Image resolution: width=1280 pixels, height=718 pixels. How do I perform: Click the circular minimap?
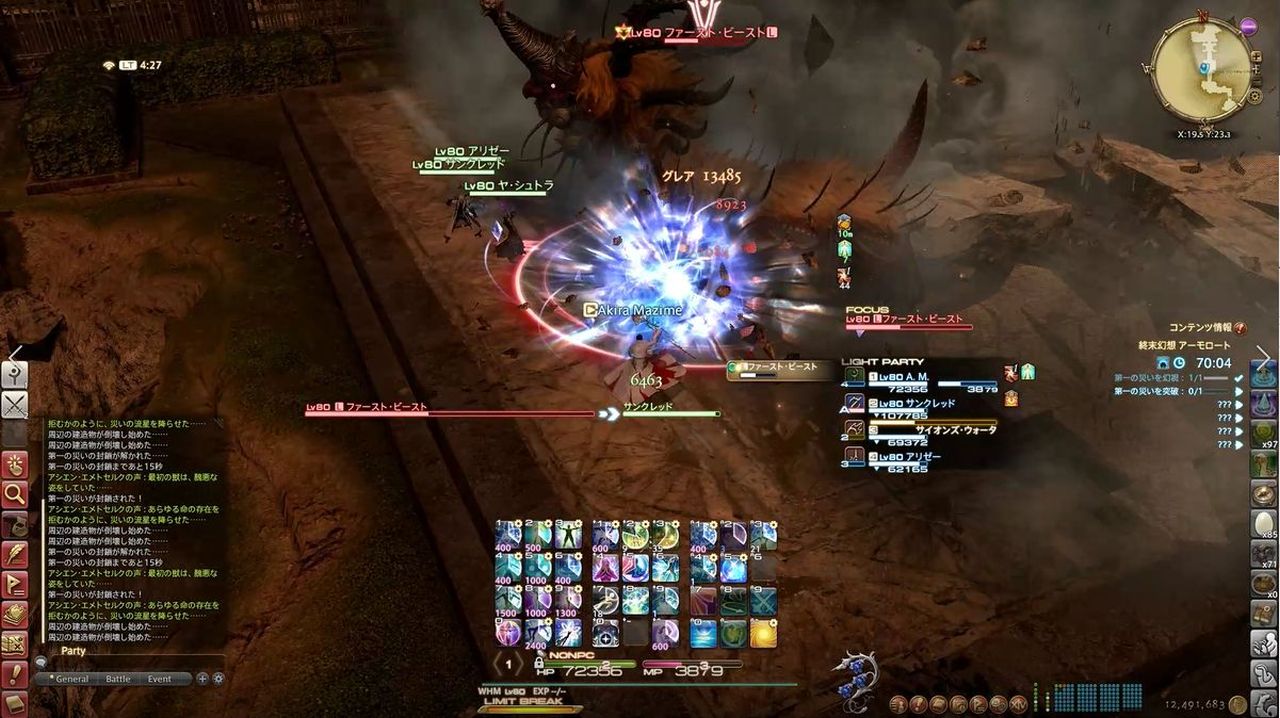(x=1201, y=70)
